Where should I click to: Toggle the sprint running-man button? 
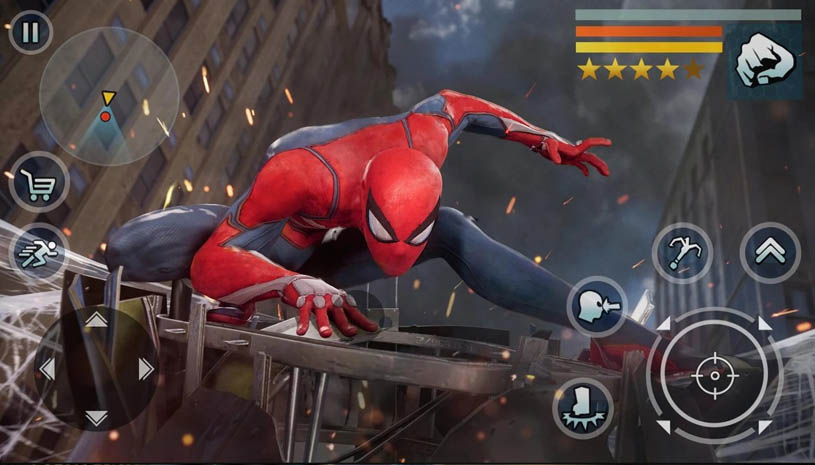click(38, 251)
